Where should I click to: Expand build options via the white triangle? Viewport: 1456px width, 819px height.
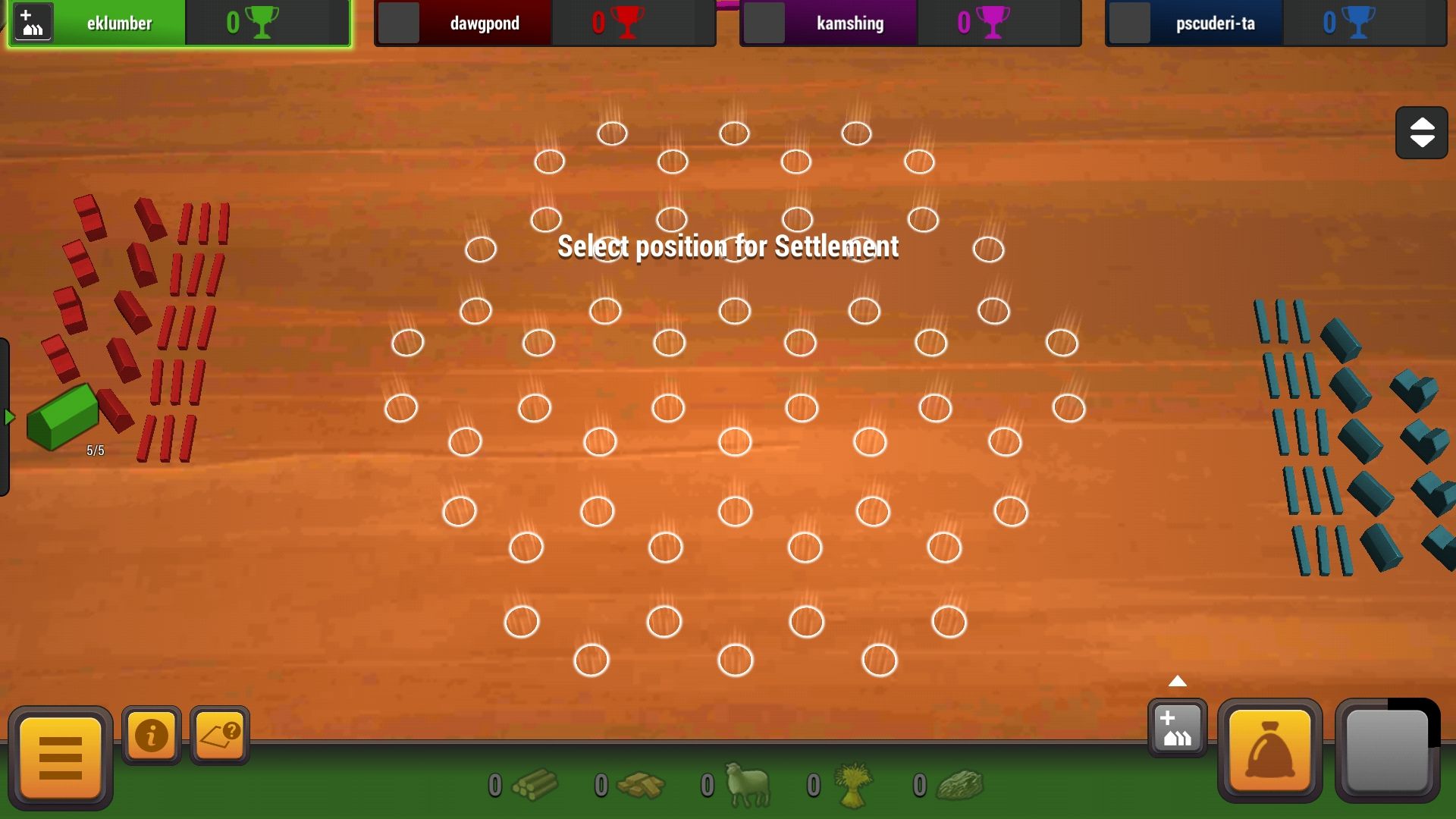pos(1177,682)
